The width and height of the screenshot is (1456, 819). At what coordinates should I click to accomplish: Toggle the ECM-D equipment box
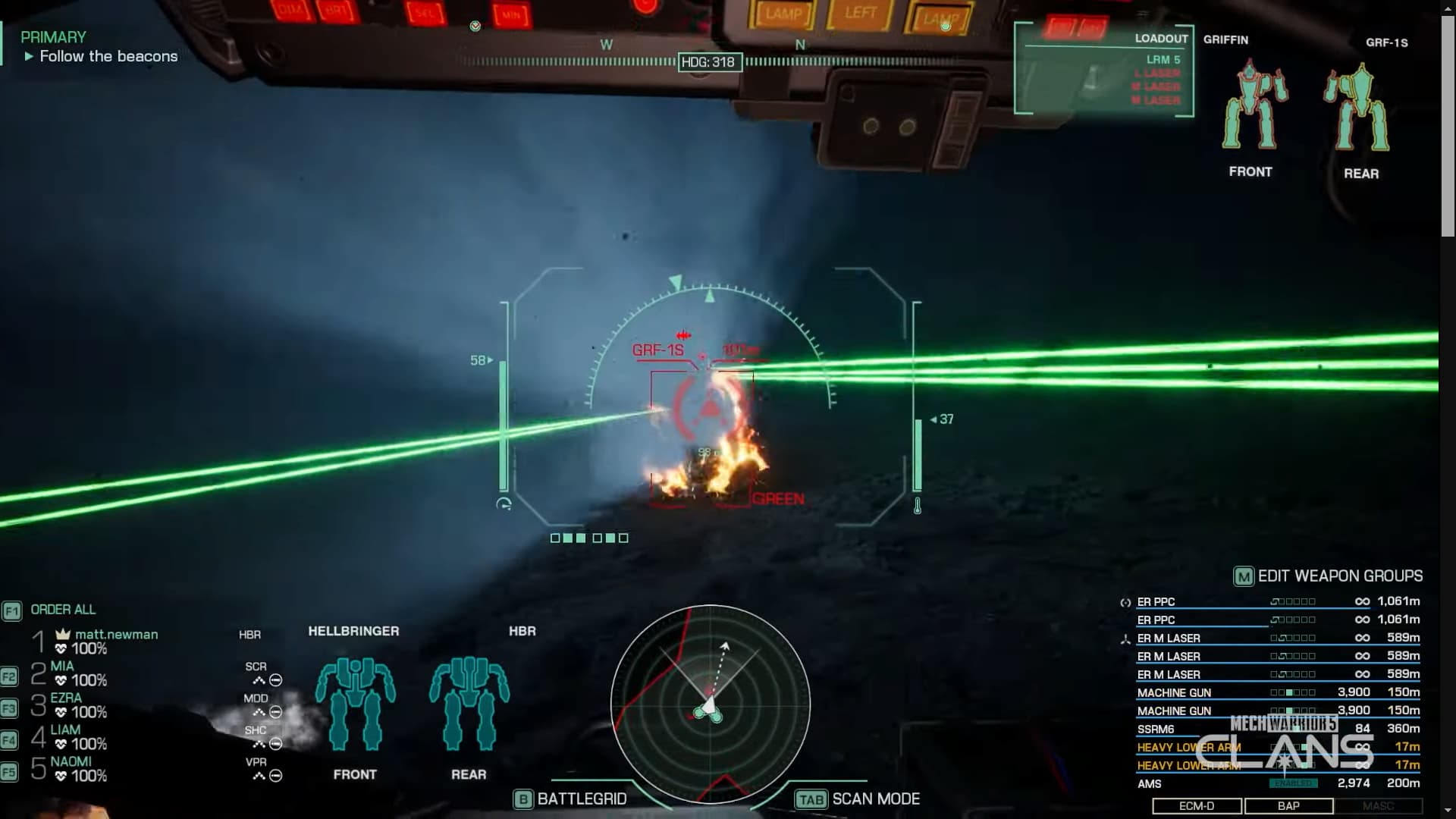point(1197,806)
